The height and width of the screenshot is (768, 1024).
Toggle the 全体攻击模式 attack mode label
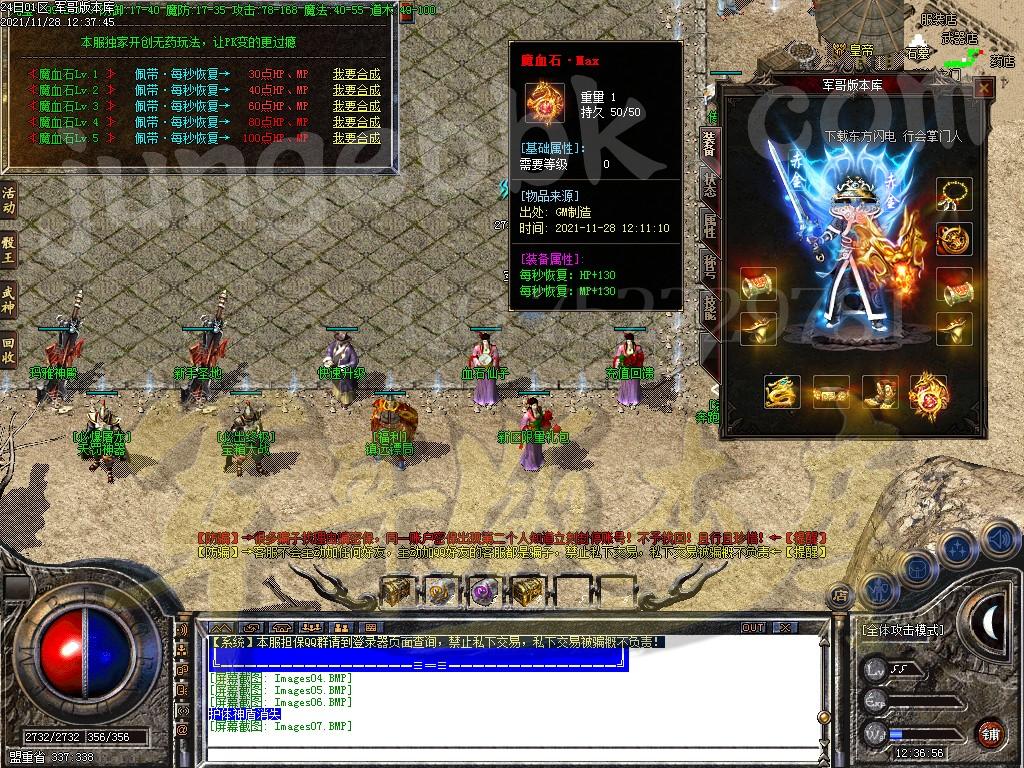(902, 630)
